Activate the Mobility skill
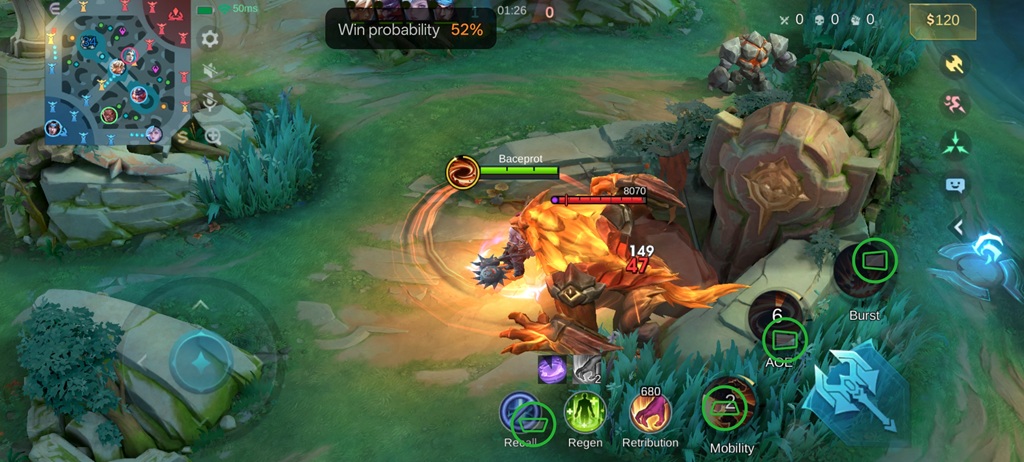The width and height of the screenshot is (1024, 462). click(x=731, y=405)
